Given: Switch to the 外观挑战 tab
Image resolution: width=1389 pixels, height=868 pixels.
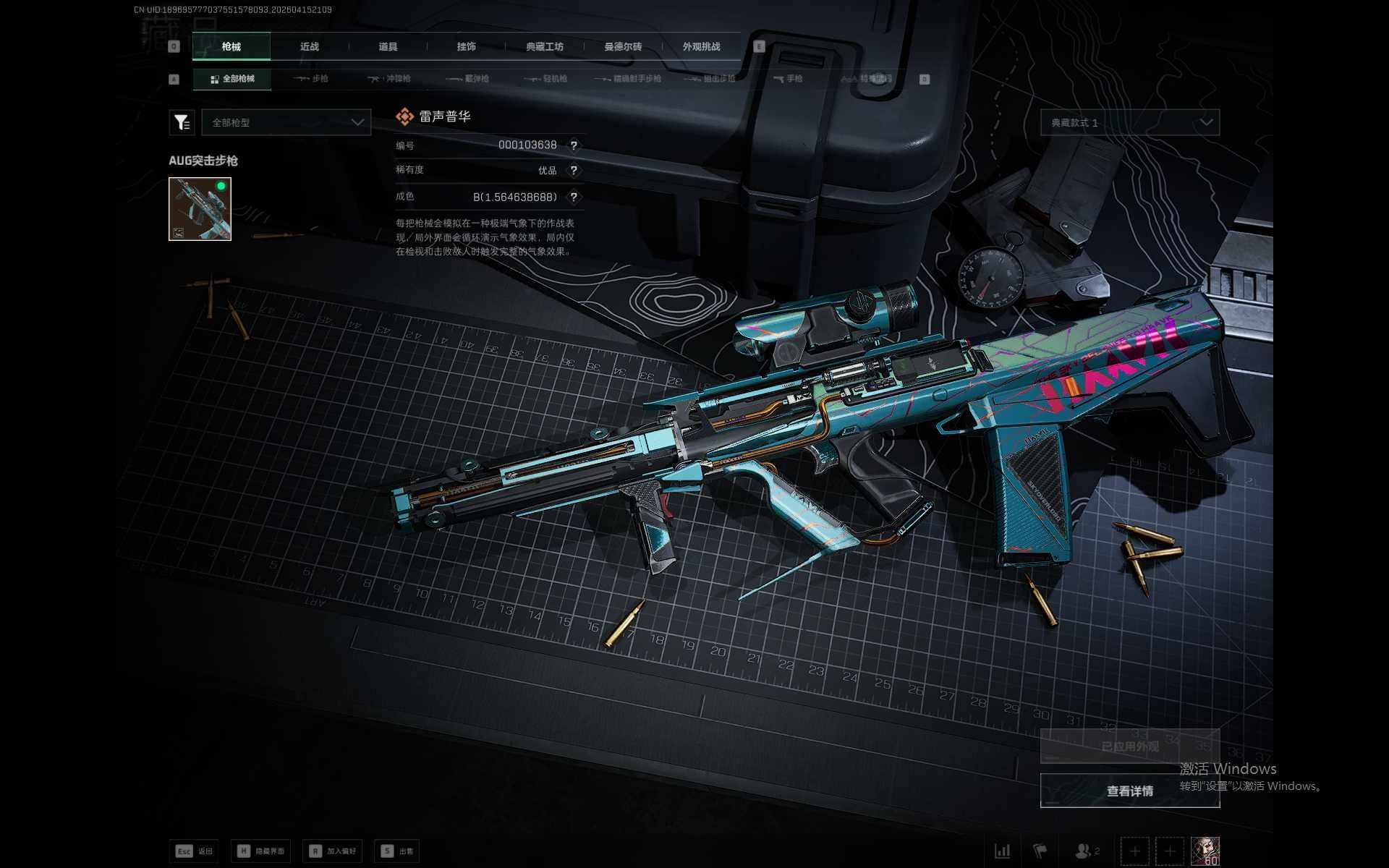Looking at the screenshot, I should [701, 46].
